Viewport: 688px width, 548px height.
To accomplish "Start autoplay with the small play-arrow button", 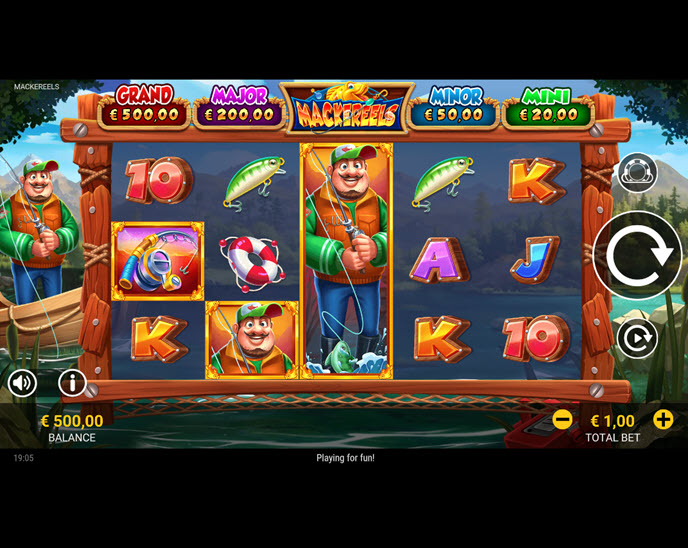I will (637, 339).
